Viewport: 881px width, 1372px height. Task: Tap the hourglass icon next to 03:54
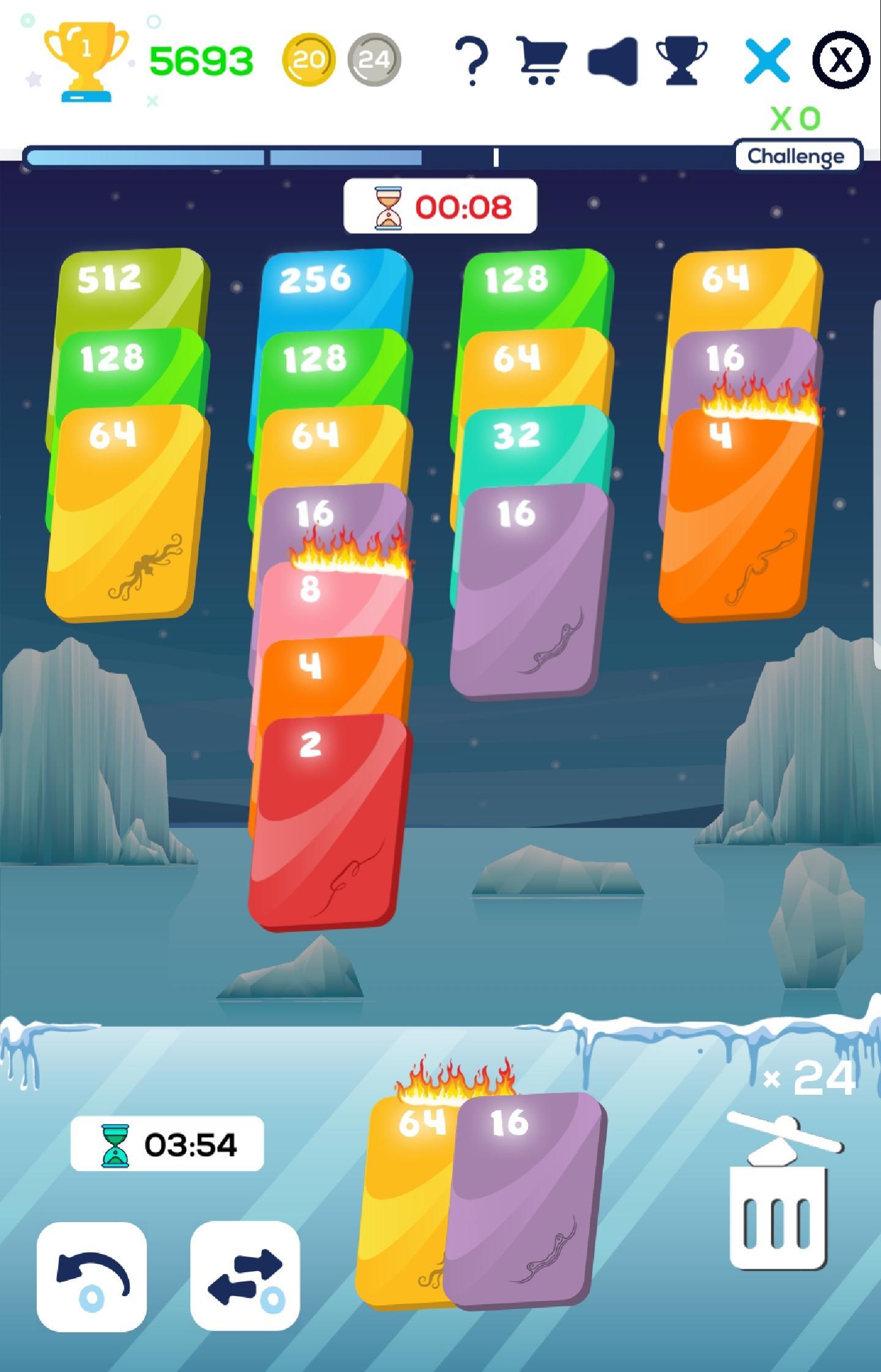pyautogui.click(x=113, y=1143)
